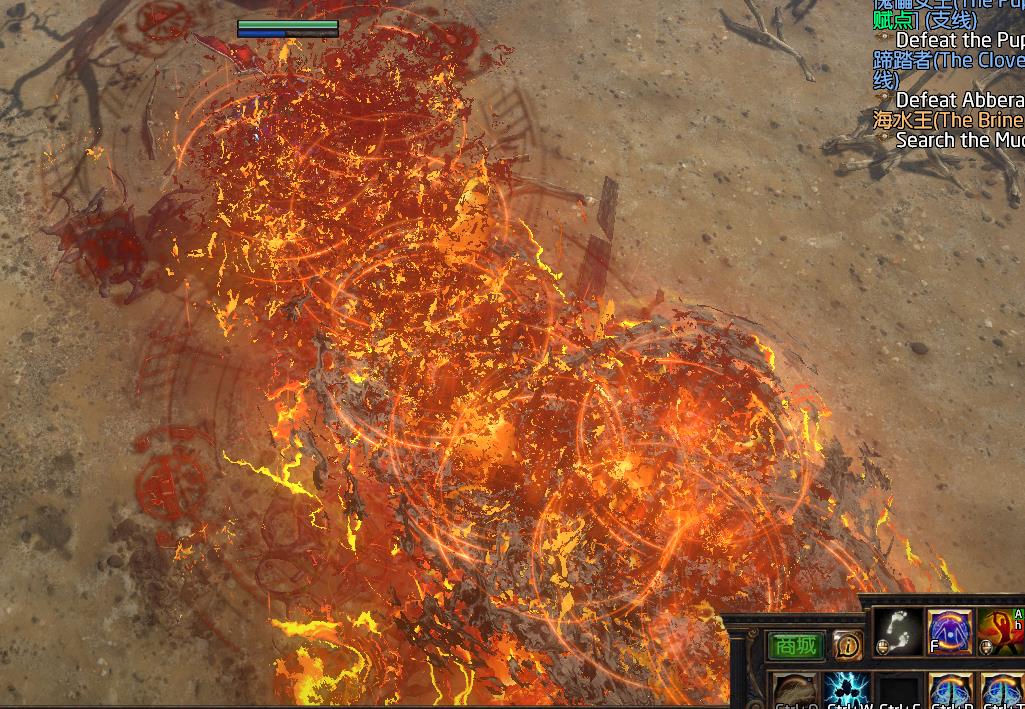Open the green 商城 shop button

click(x=796, y=646)
